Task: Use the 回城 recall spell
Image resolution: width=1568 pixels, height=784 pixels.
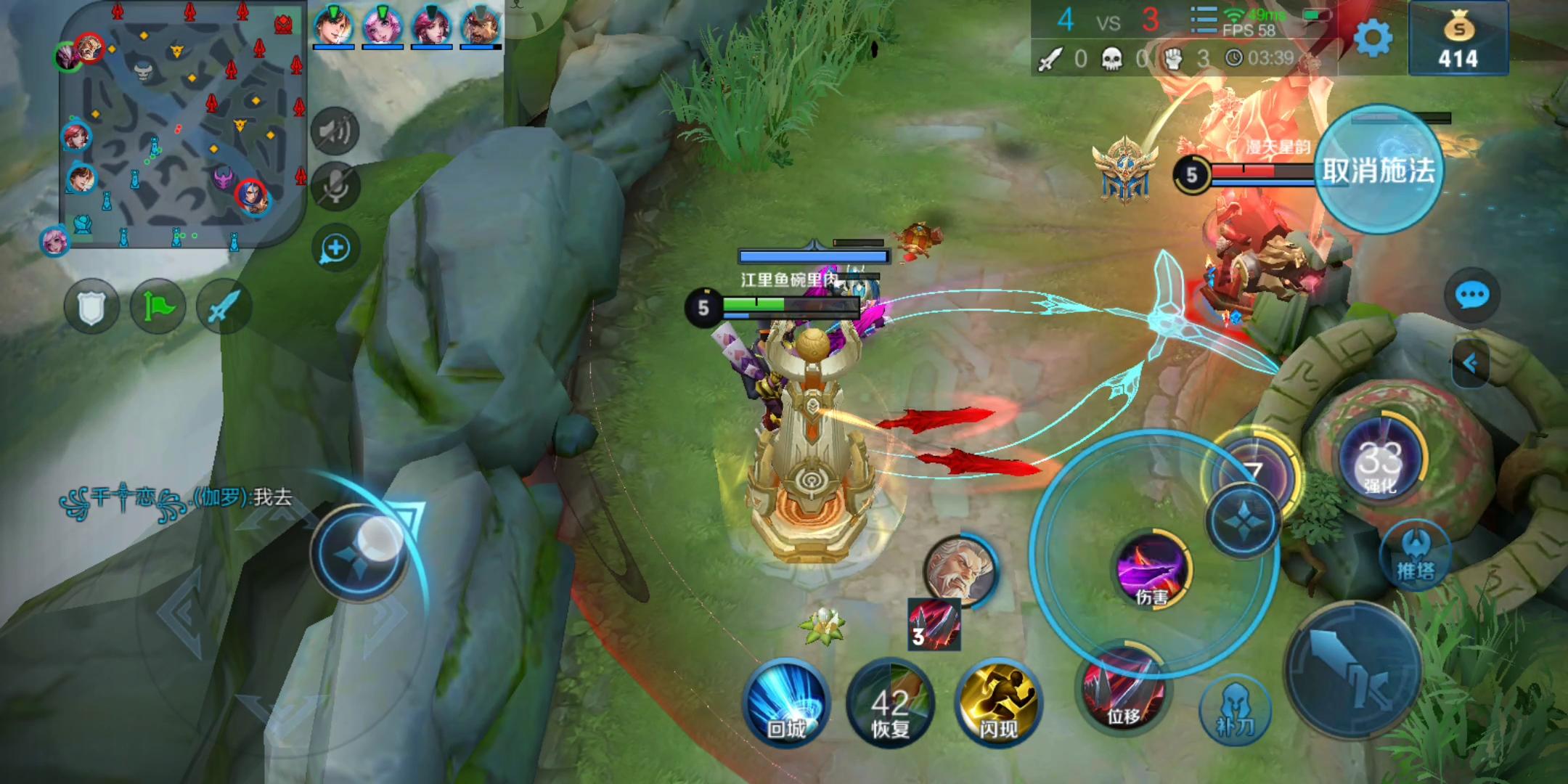Action: [x=786, y=703]
